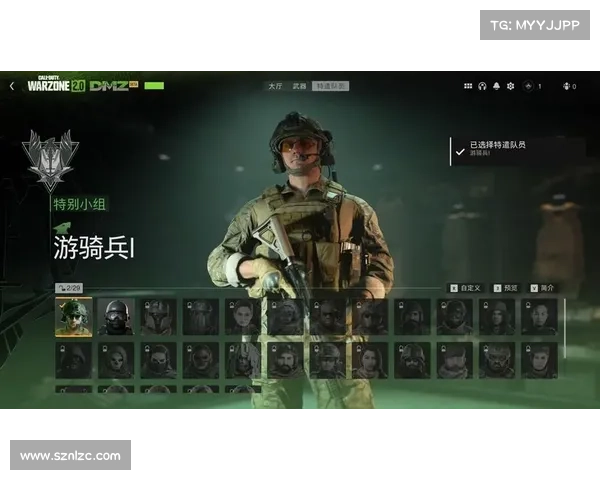The image size is (600, 480).
Task: Open the notifications bell
Action: [496, 86]
